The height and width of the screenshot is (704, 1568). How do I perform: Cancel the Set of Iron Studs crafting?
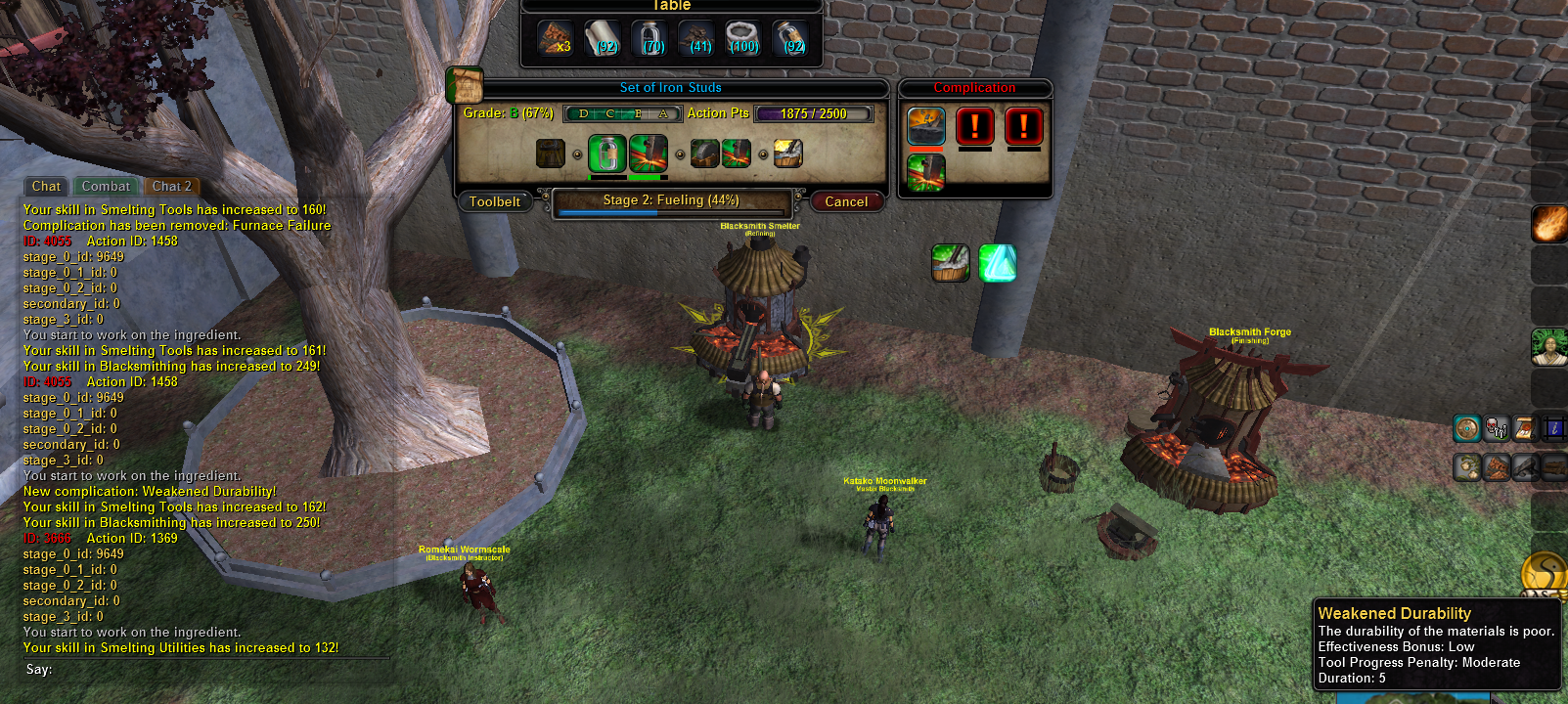point(846,201)
